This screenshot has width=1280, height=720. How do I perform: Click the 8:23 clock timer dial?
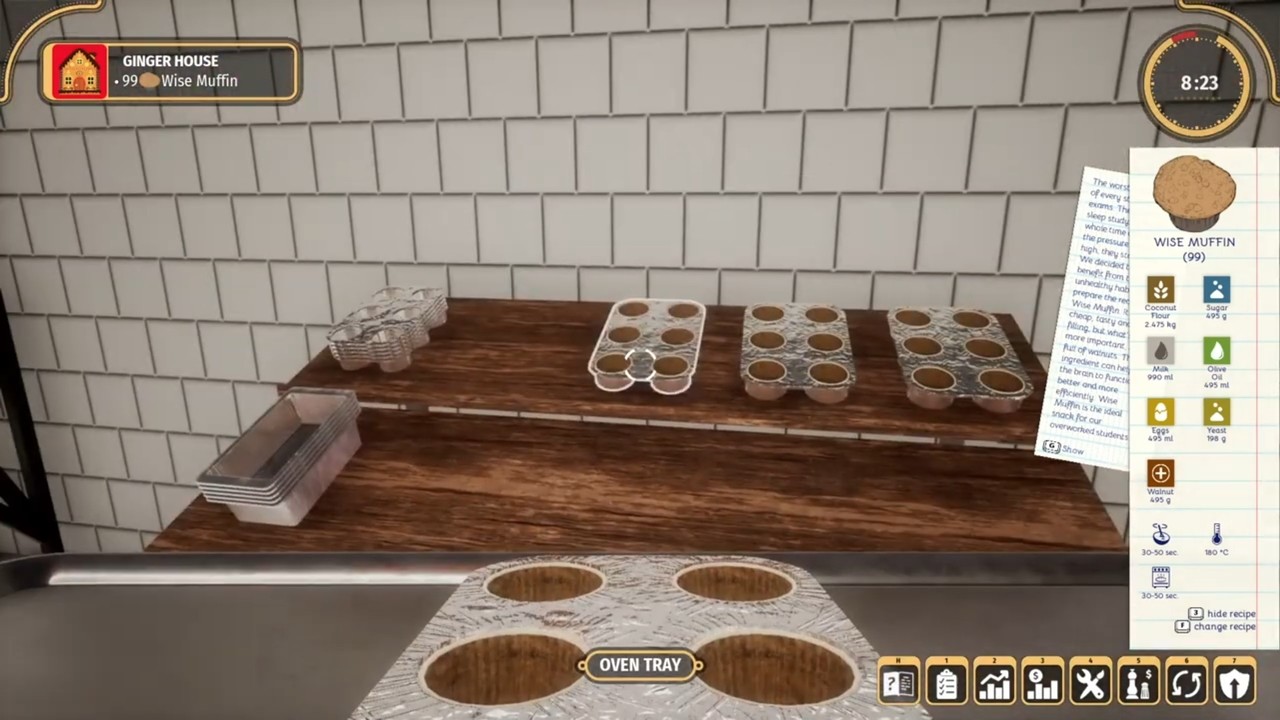(x=1198, y=83)
